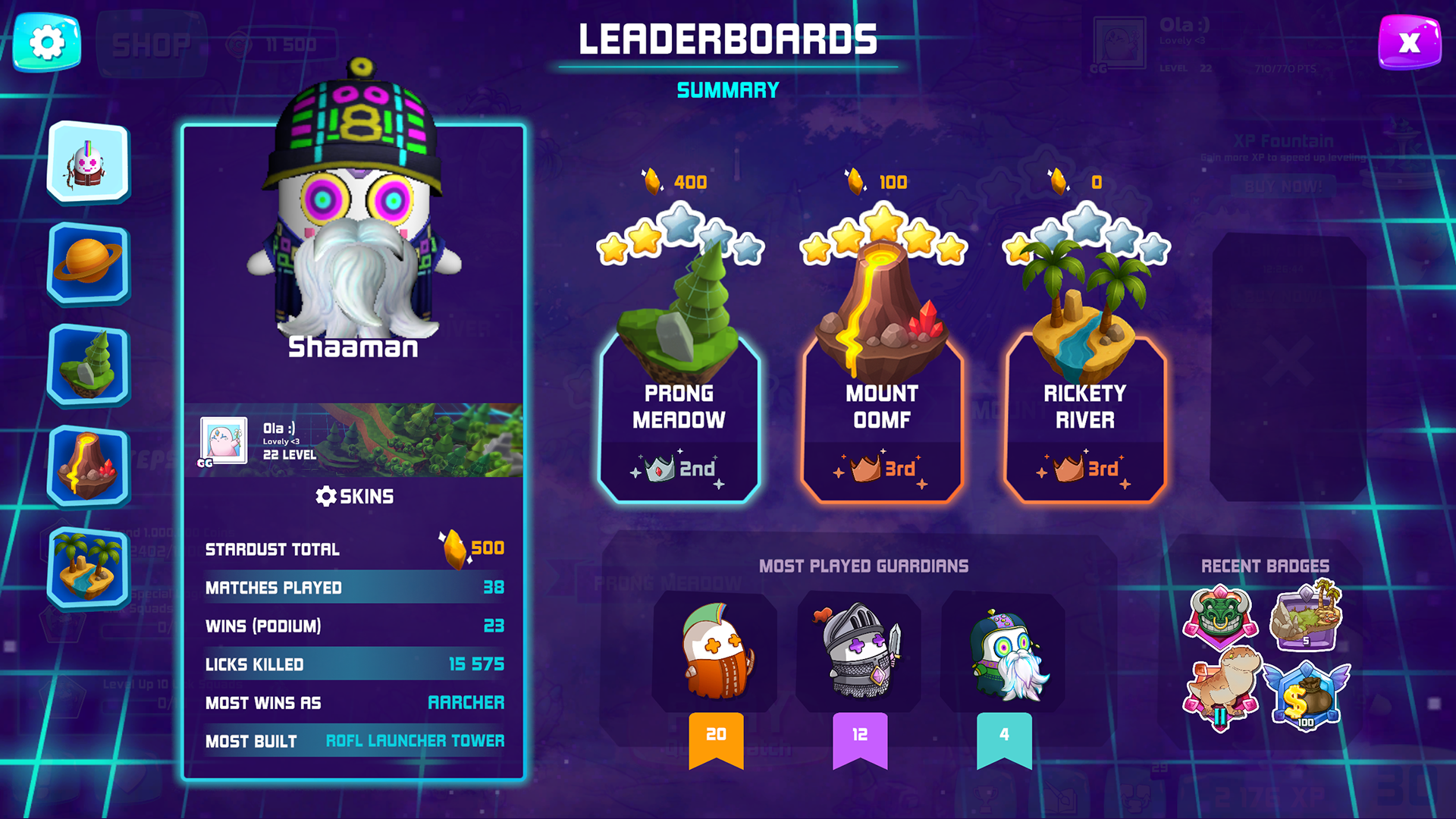Open the Shop menu
The image size is (1456, 819).
(x=152, y=43)
